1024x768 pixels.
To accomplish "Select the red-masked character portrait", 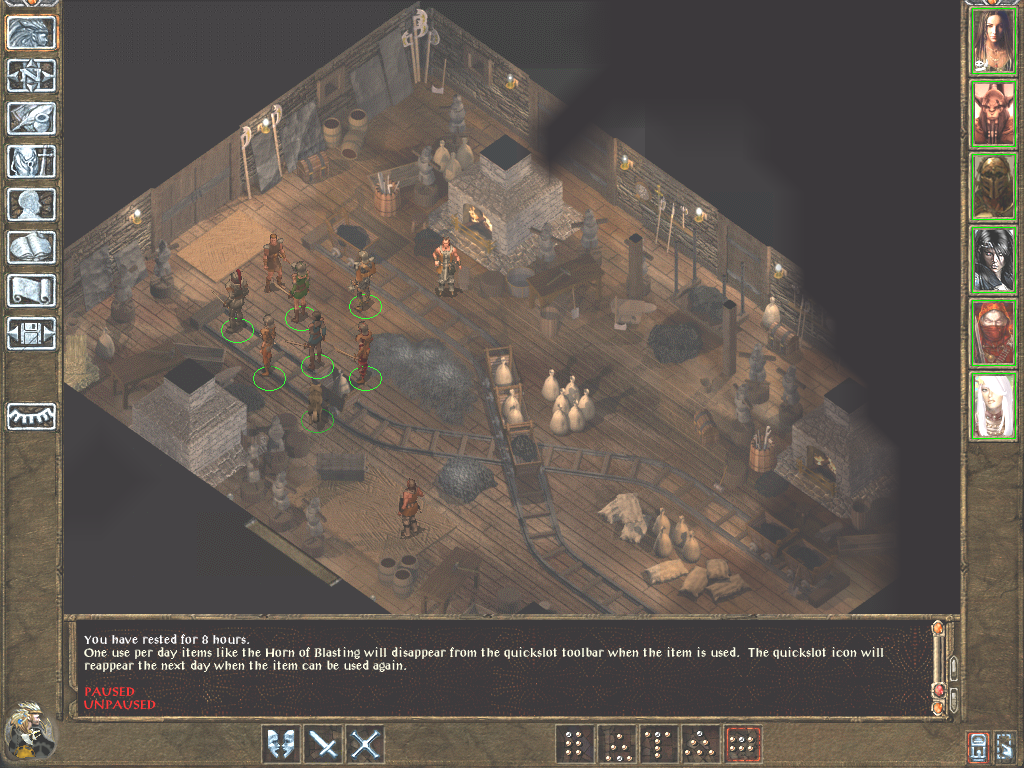I will click(x=993, y=333).
